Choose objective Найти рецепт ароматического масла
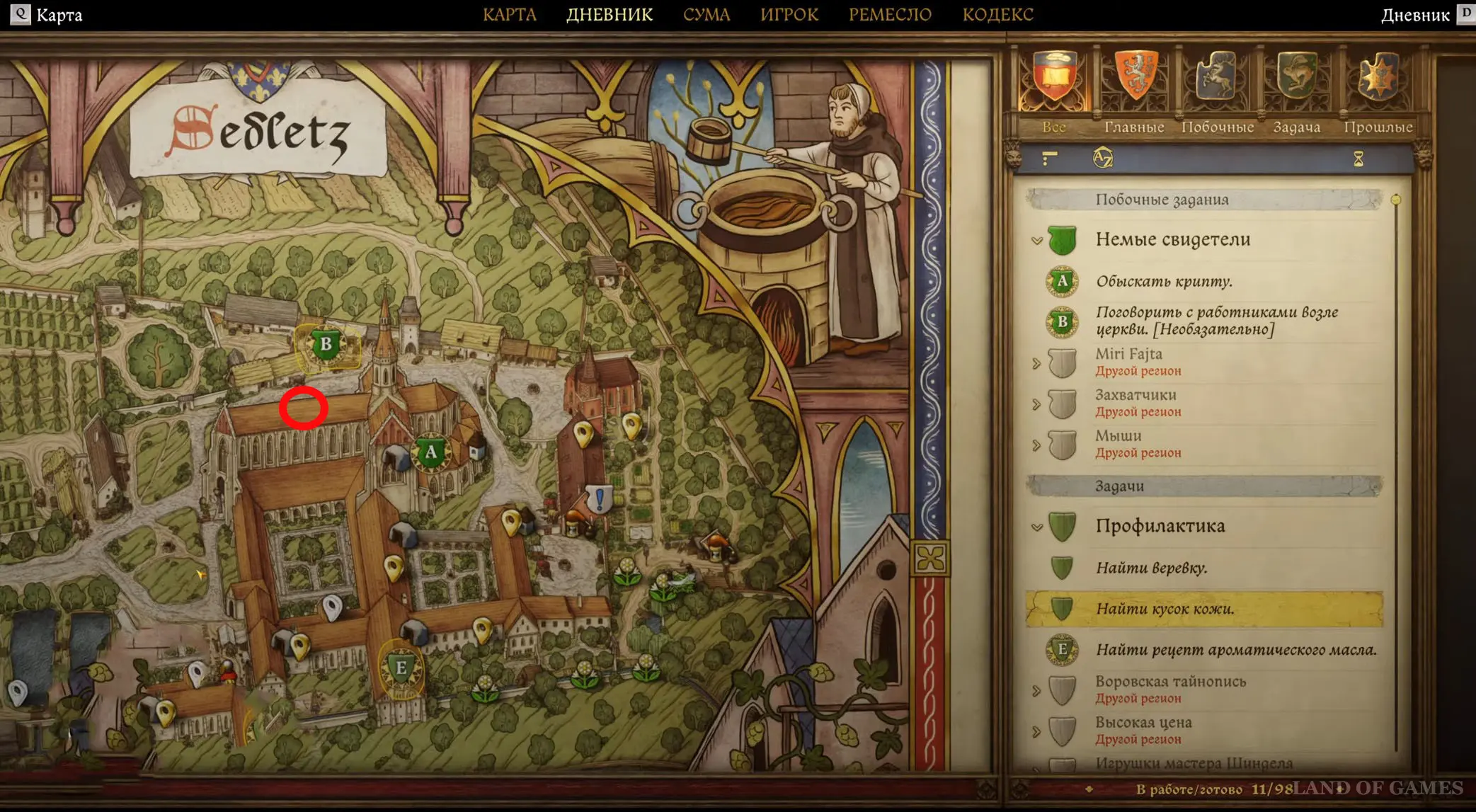This screenshot has height=812, width=1476. [x=1235, y=650]
